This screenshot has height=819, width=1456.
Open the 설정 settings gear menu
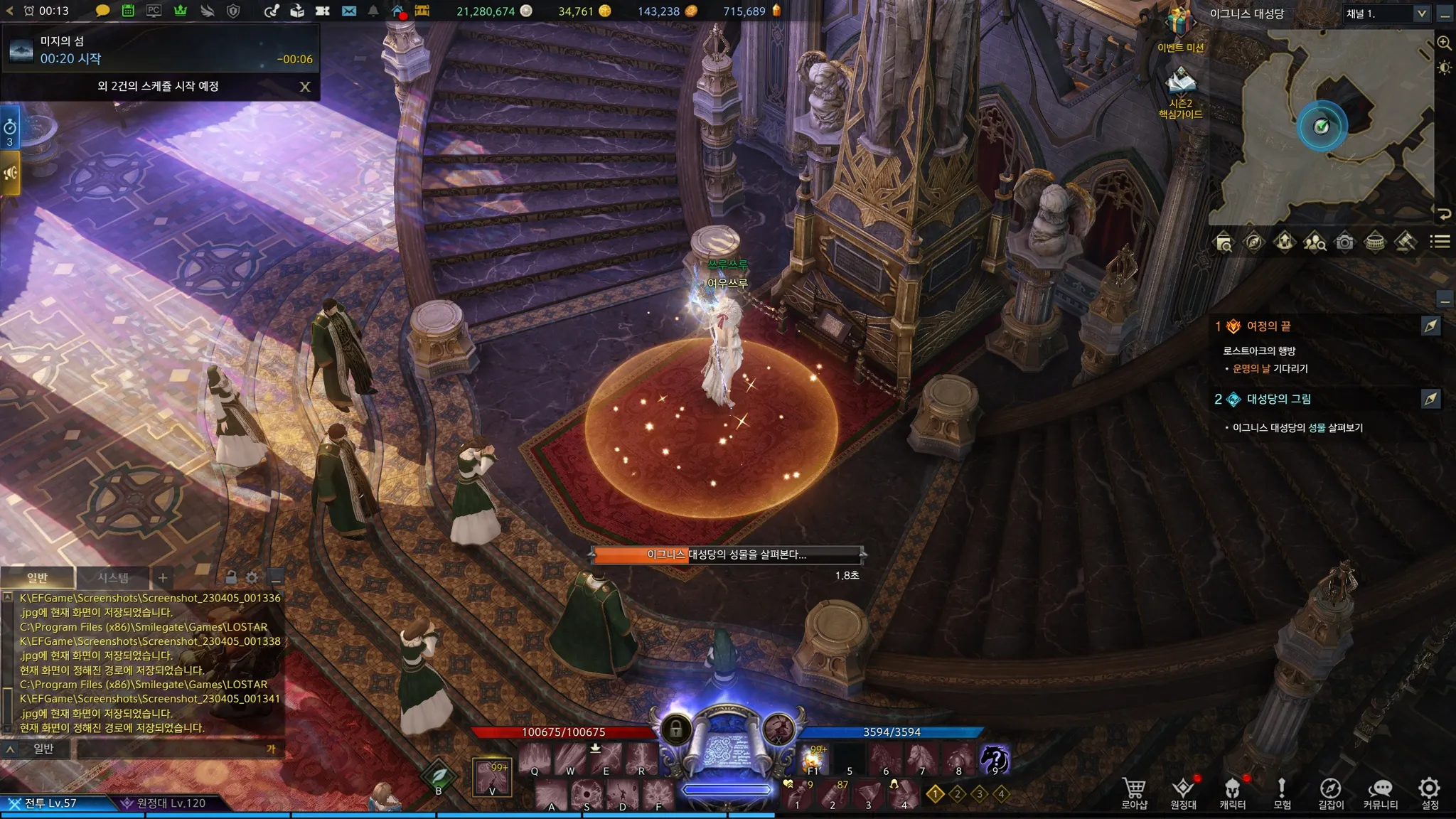point(1429,792)
